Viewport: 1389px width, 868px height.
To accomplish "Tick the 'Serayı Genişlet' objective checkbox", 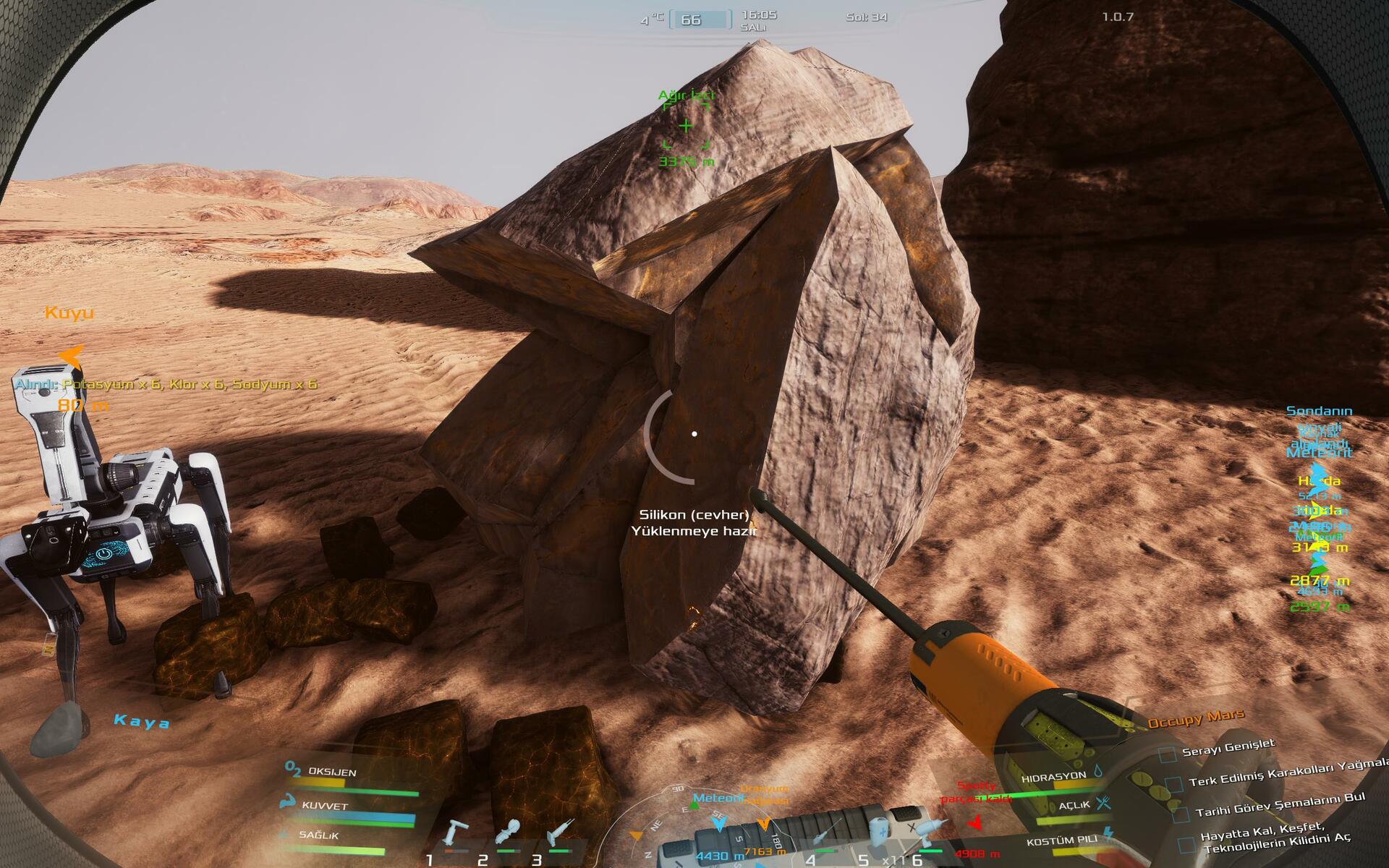I will coord(1167,754).
